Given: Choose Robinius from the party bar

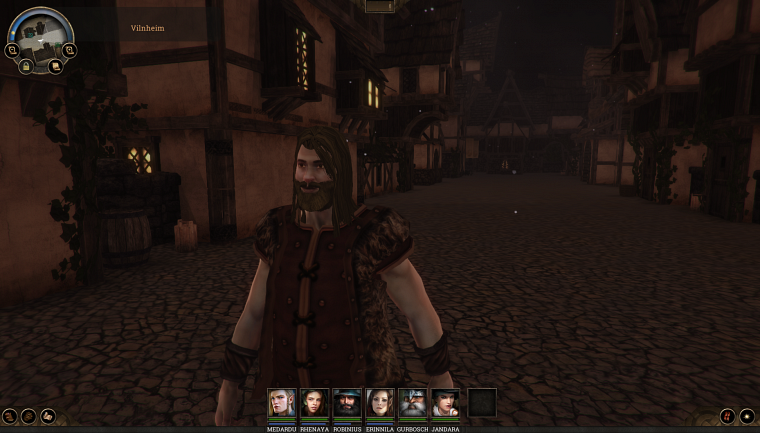Looking at the screenshot, I should point(348,403).
